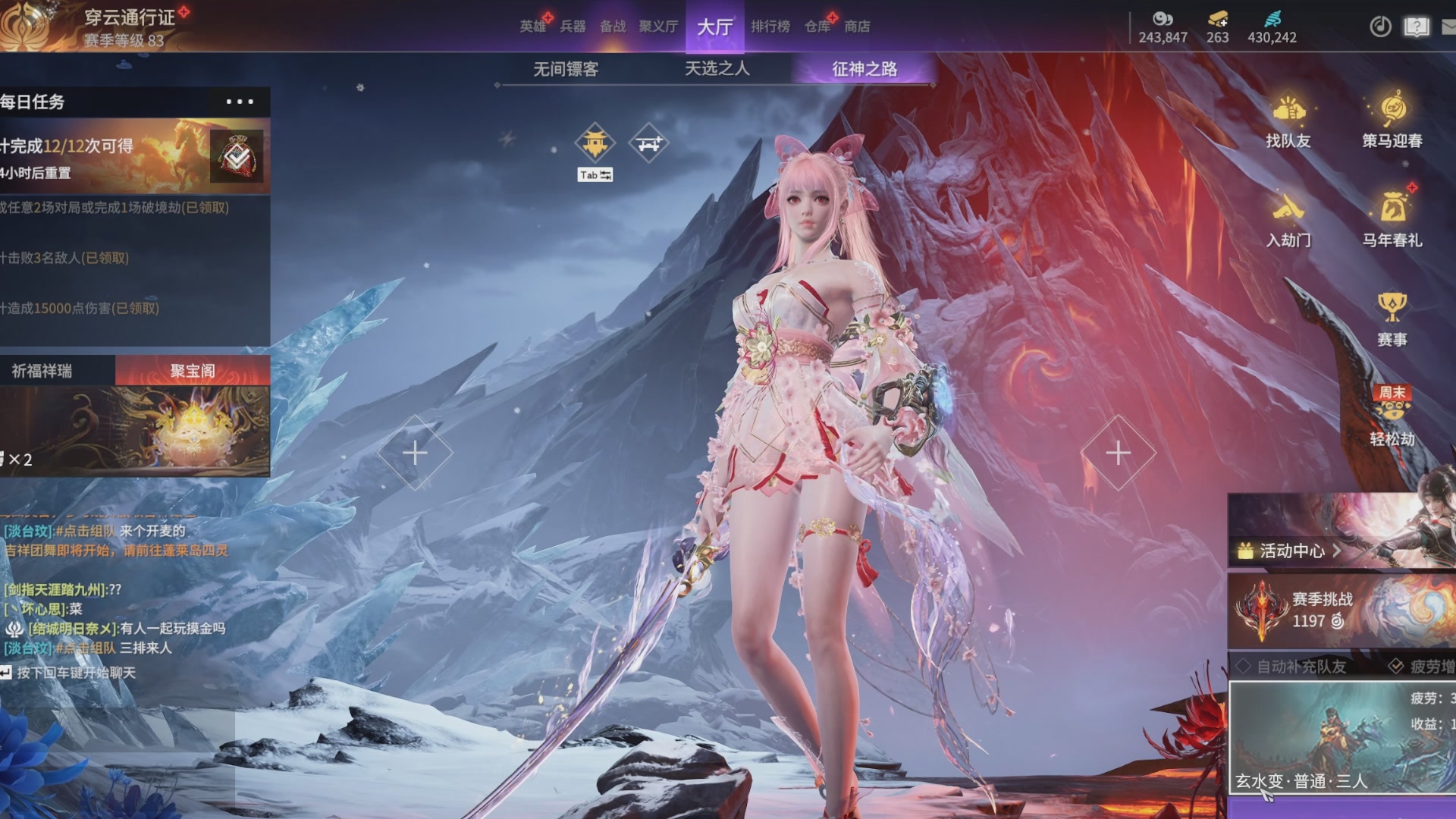Open the 入劫门 icon
1456x819 pixels.
pyautogui.click(x=1288, y=220)
